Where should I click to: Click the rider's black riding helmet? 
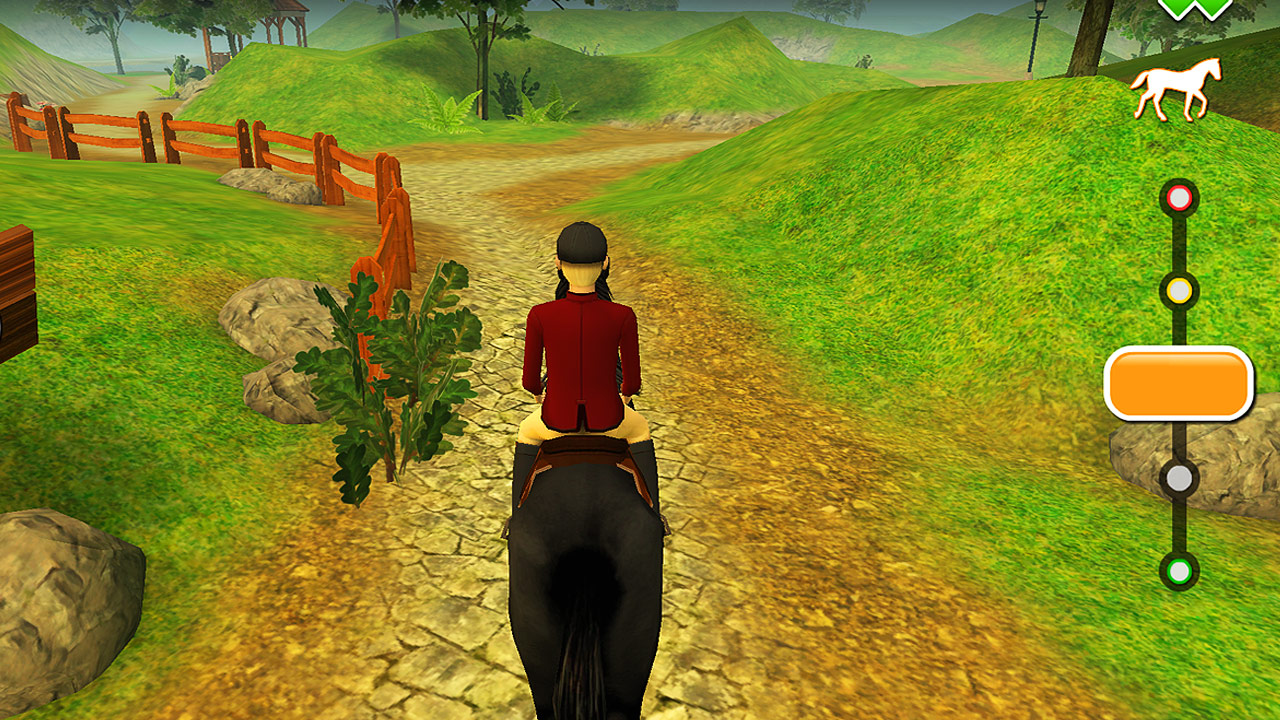[x=578, y=243]
